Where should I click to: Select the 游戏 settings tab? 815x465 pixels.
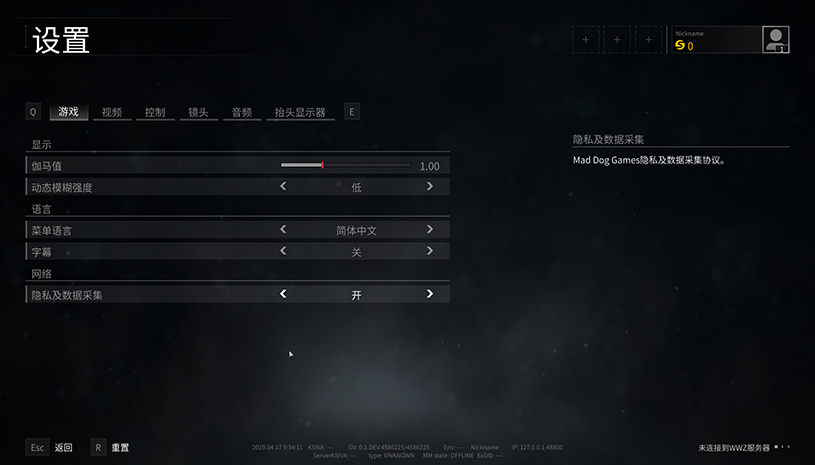coord(68,112)
